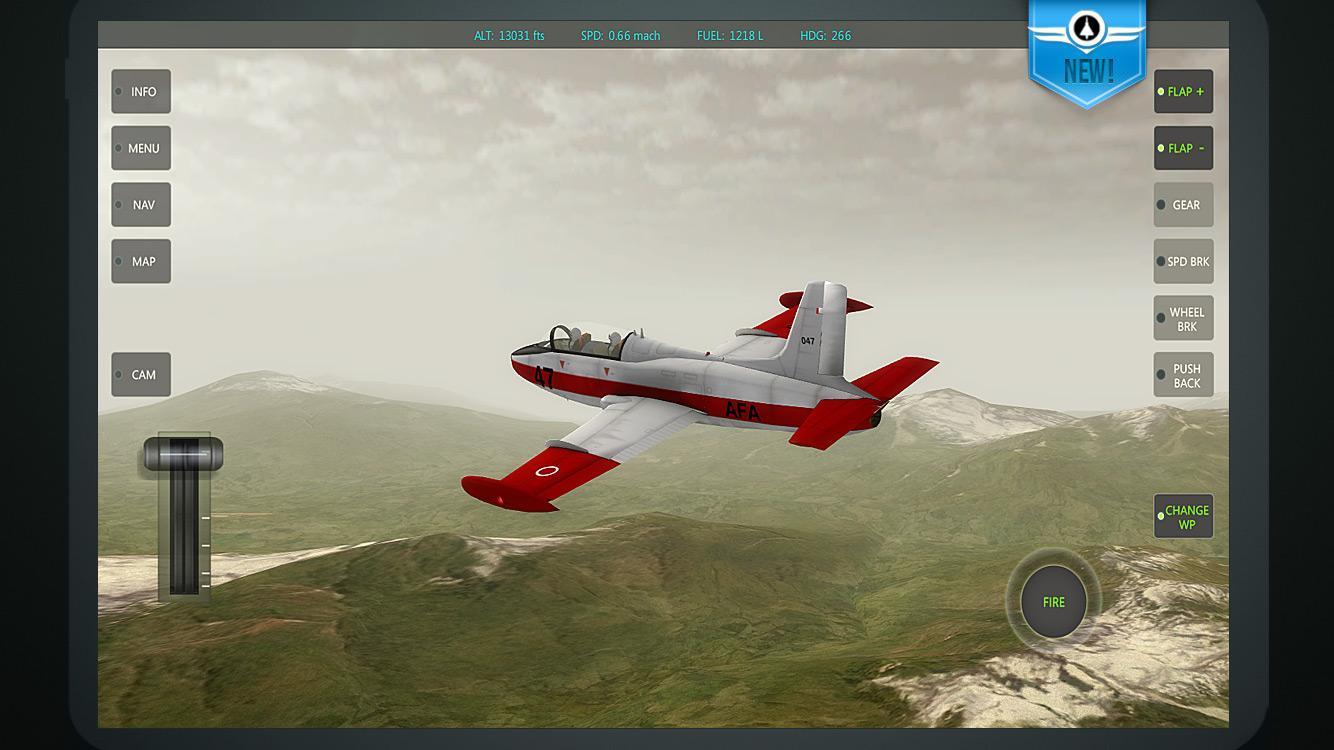
Task: Toggle the landing GEAR
Action: point(1183,204)
